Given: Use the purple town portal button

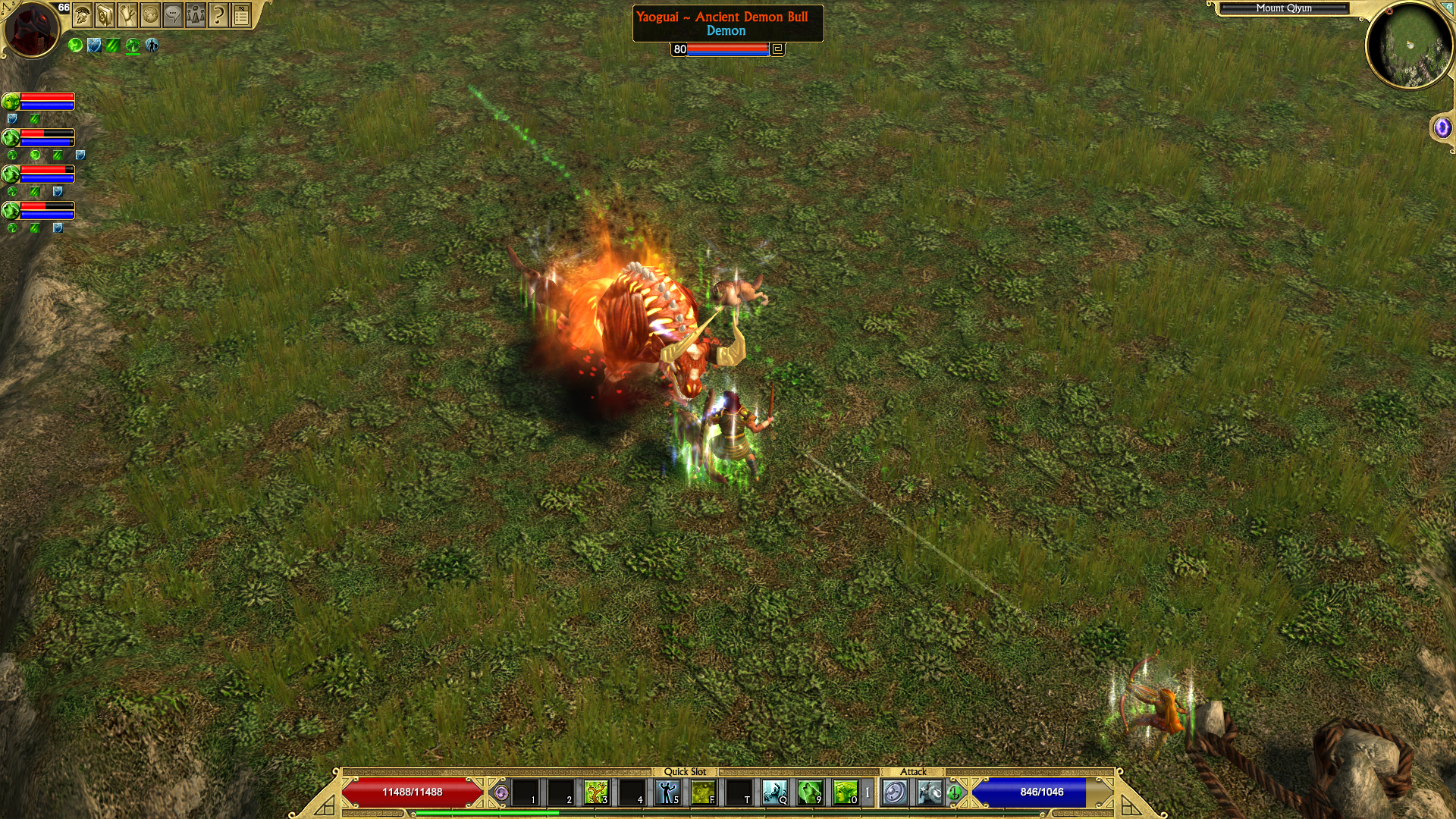Looking at the screenshot, I should 1442,127.
